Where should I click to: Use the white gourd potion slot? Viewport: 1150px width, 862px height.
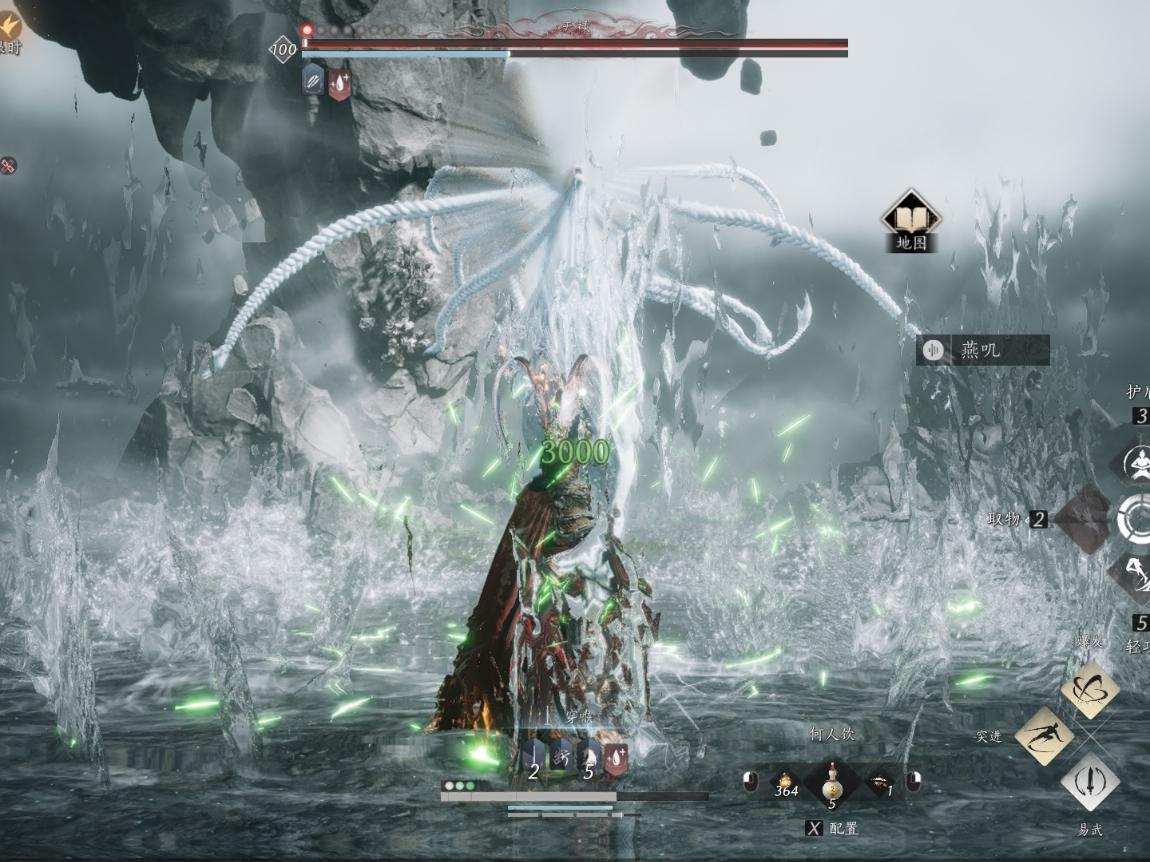[x=831, y=783]
